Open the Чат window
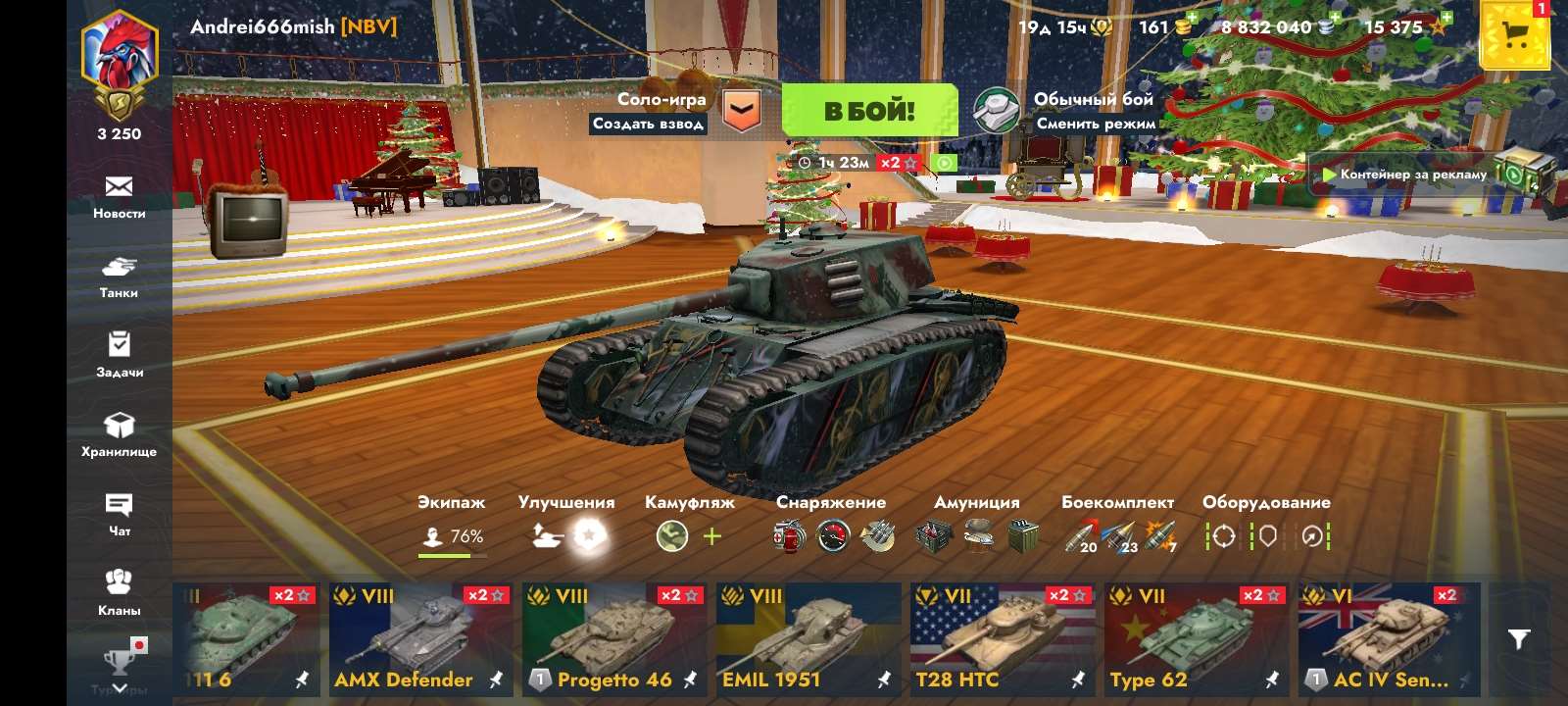 (120, 513)
